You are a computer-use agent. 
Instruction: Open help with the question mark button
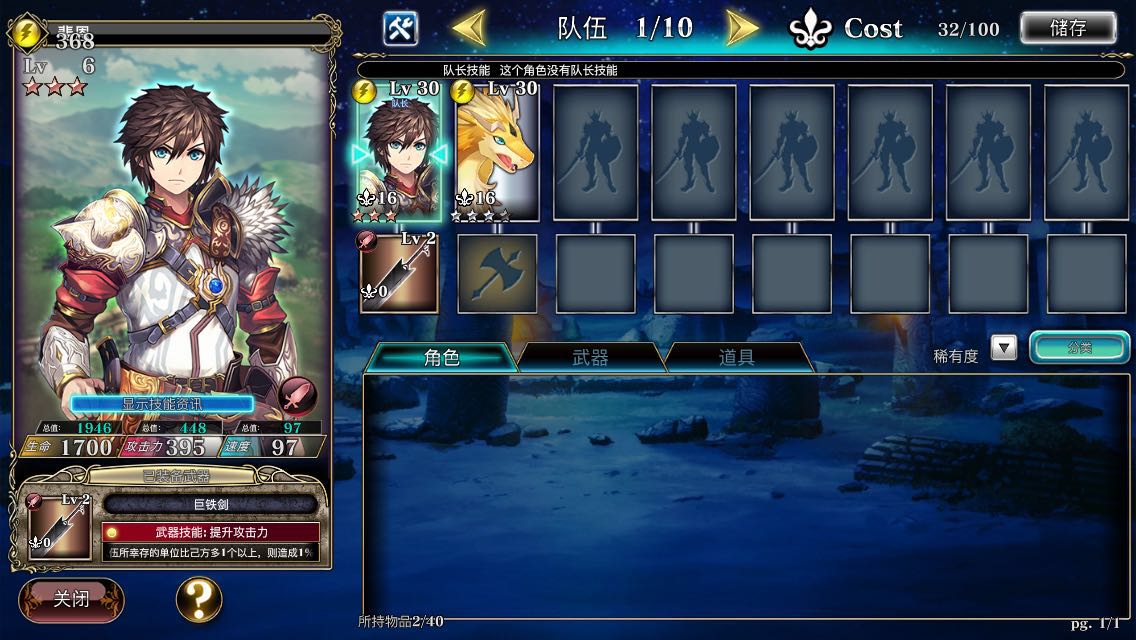(199, 599)
